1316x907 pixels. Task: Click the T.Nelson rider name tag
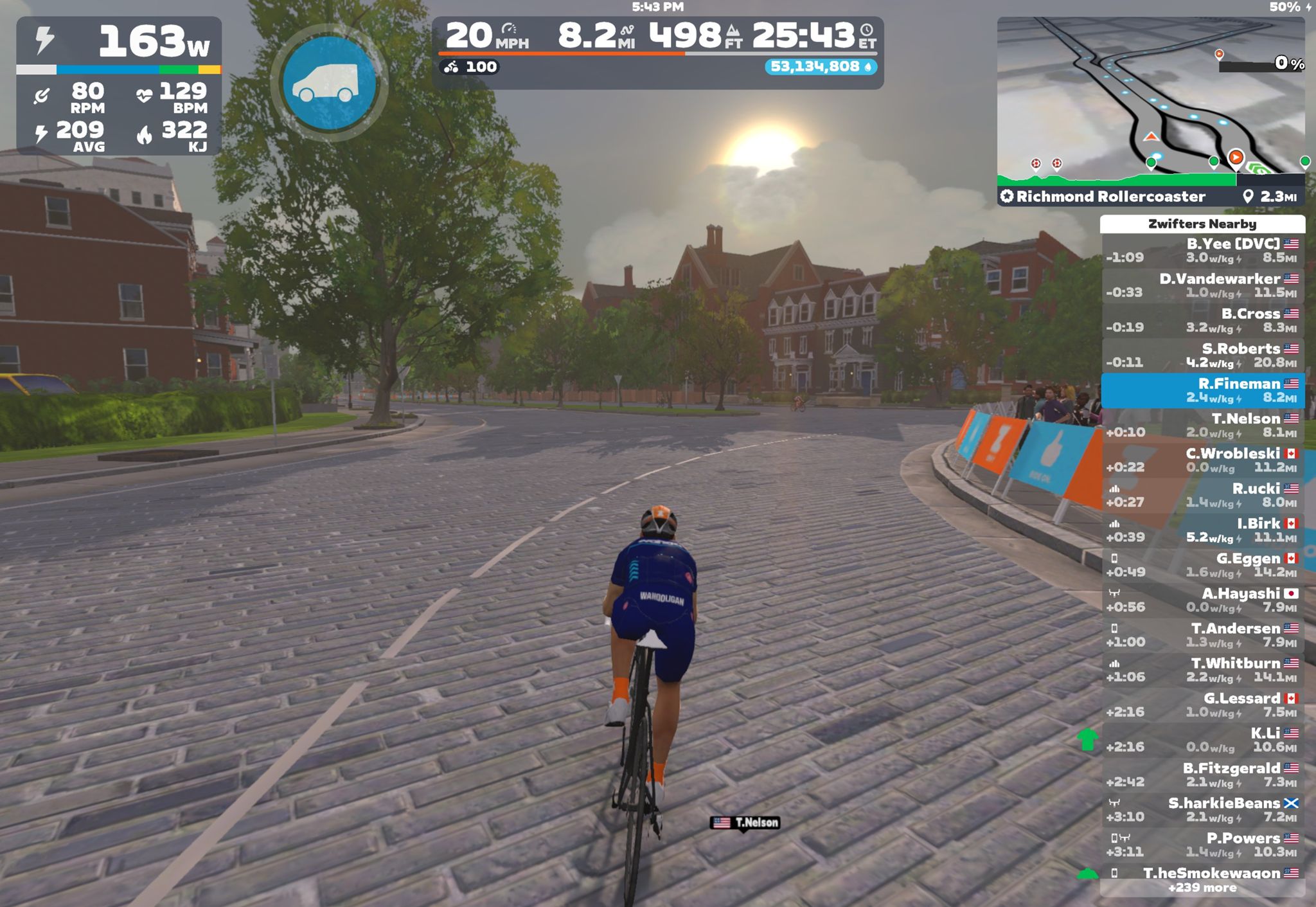tap(745, 823)
